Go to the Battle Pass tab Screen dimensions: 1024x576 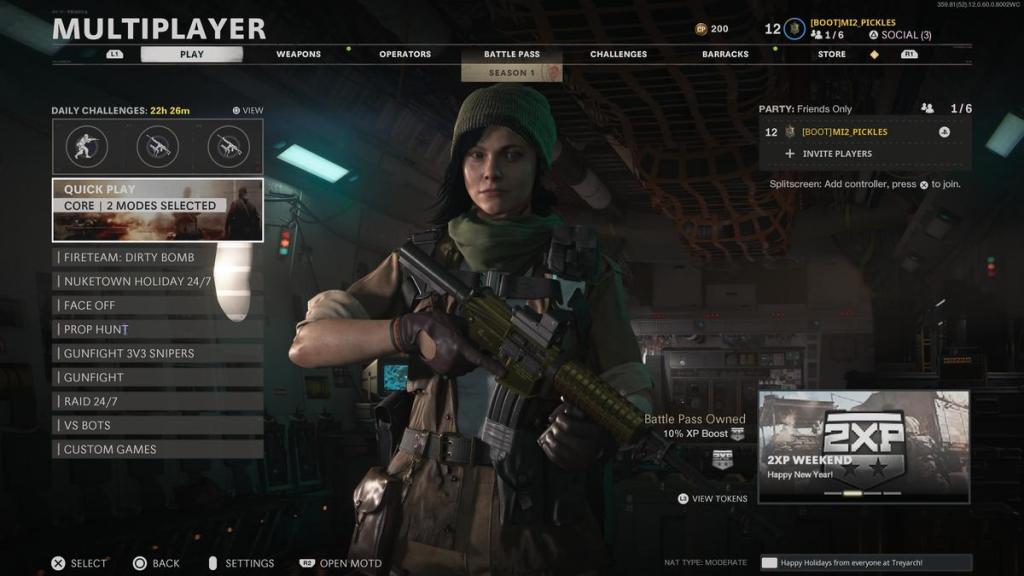point(510,54)
